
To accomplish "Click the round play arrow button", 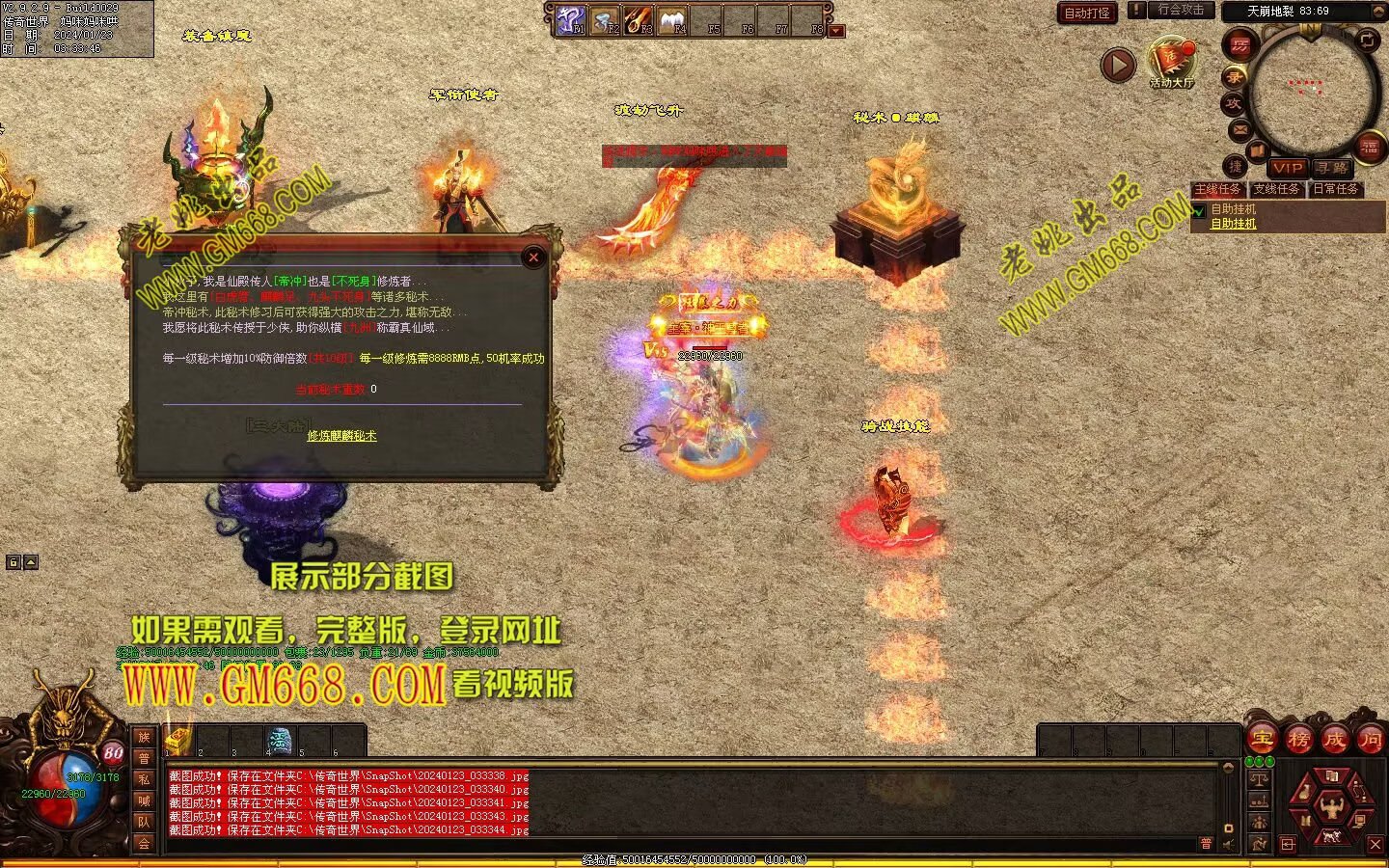I will click(x=1118, y=65).
